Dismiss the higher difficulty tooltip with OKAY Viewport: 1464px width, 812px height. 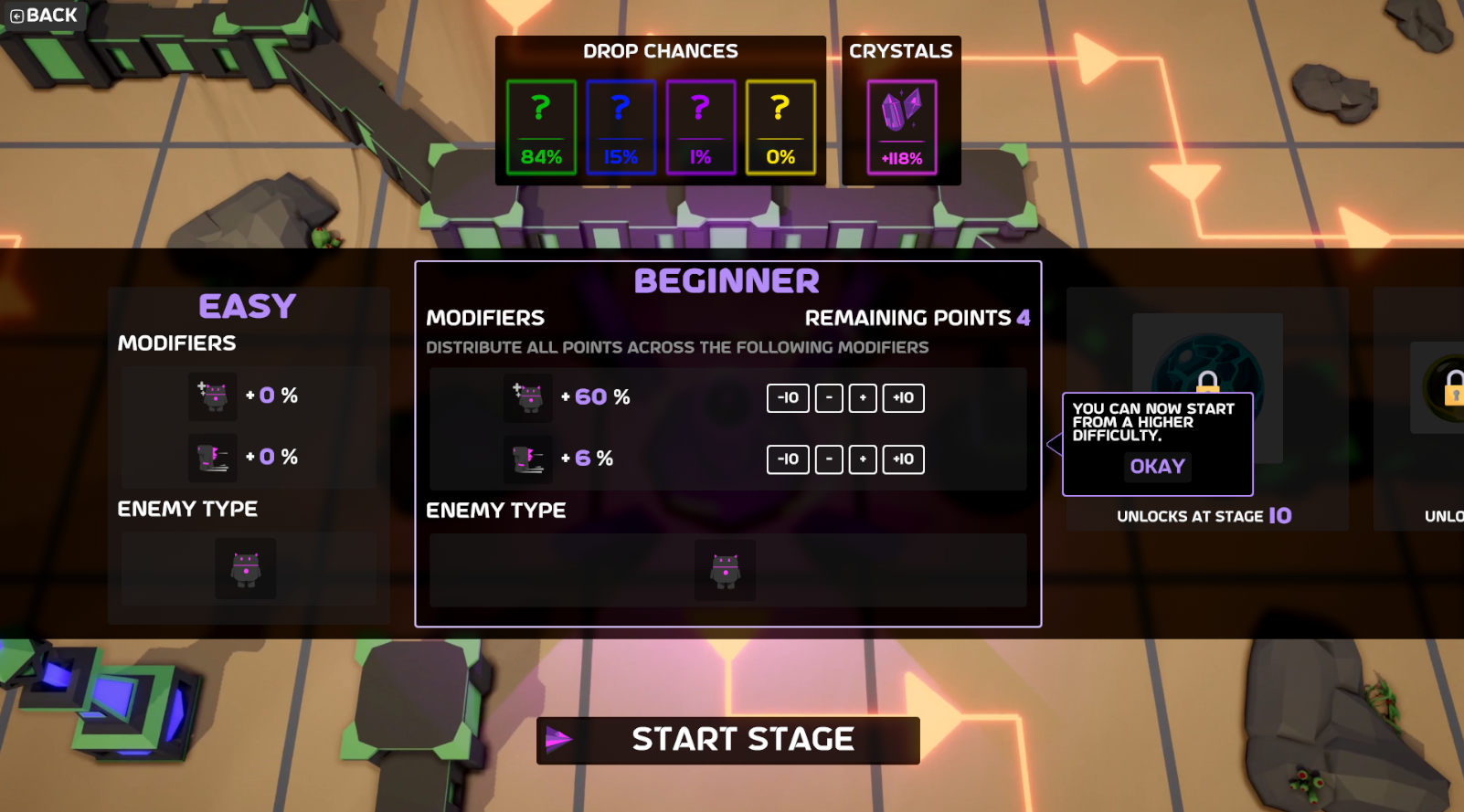1156,467
